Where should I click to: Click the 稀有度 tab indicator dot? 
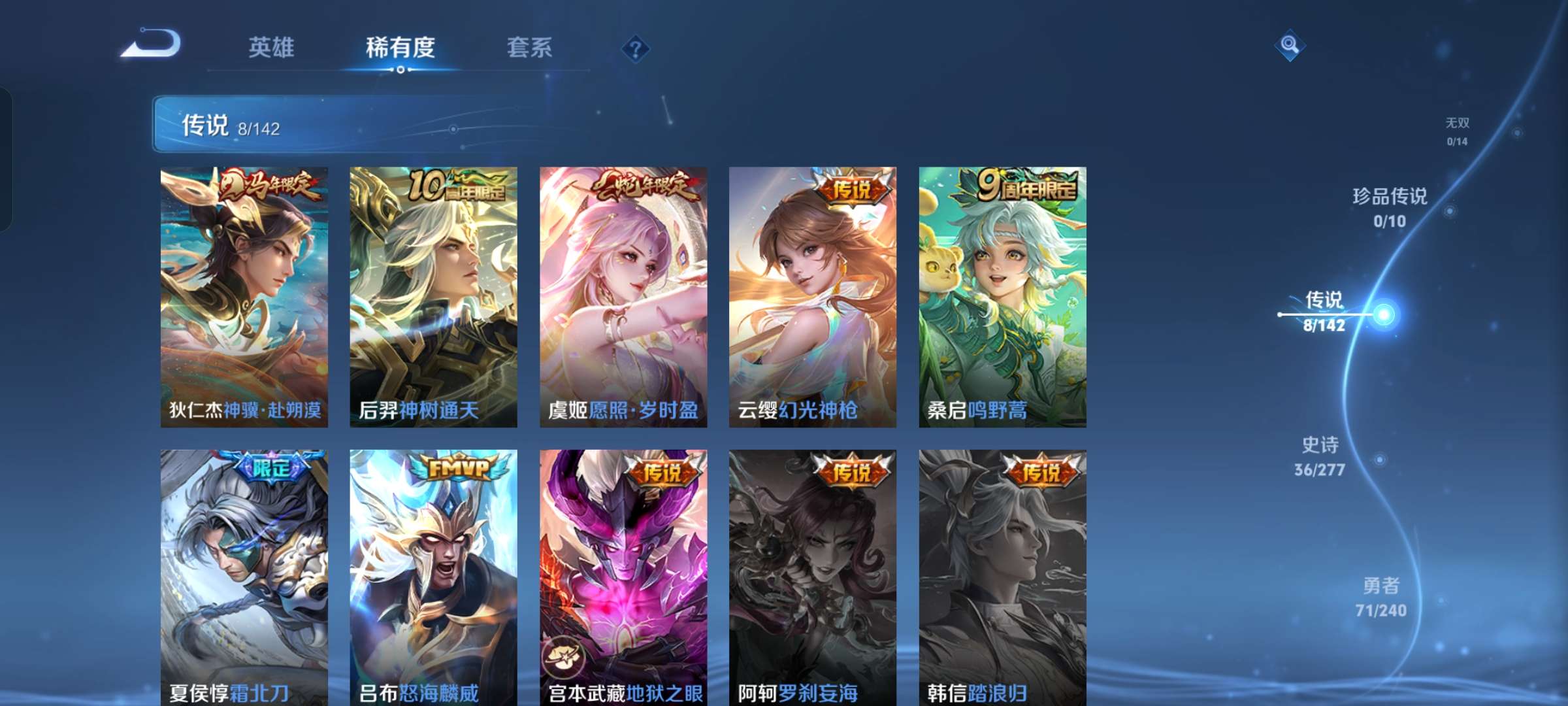401,71
